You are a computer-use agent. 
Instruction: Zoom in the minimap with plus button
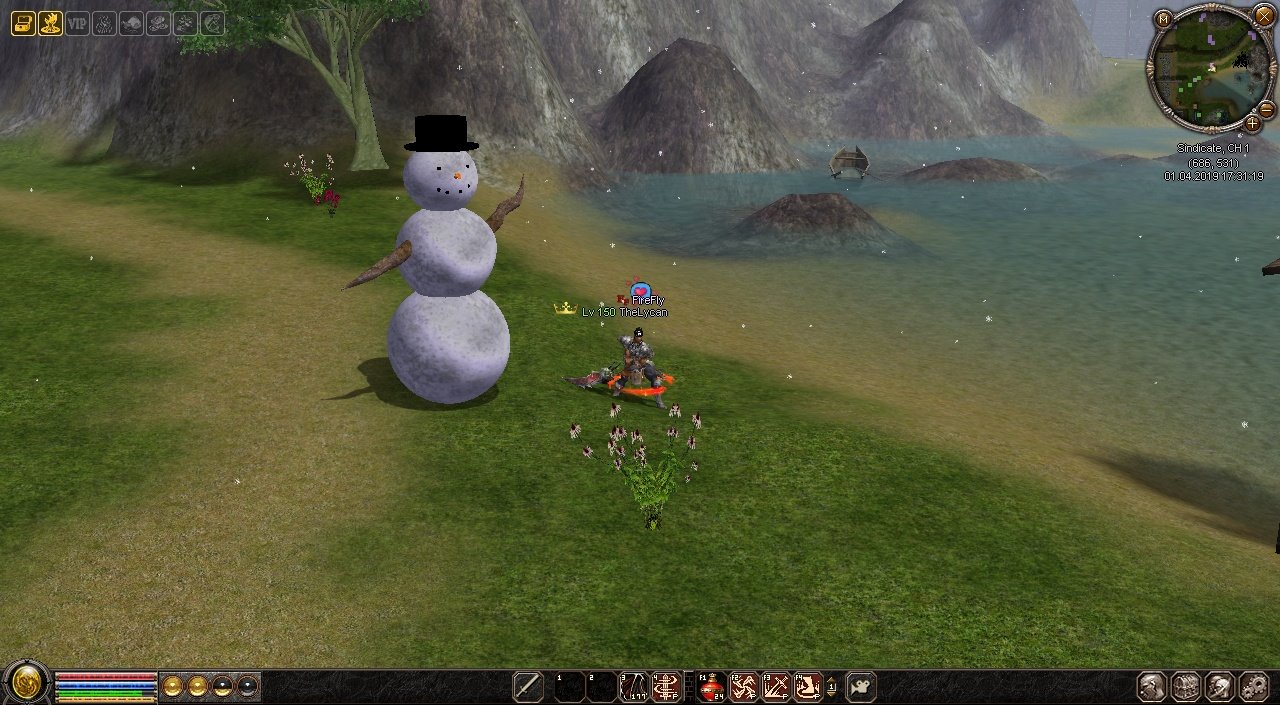1252,124
